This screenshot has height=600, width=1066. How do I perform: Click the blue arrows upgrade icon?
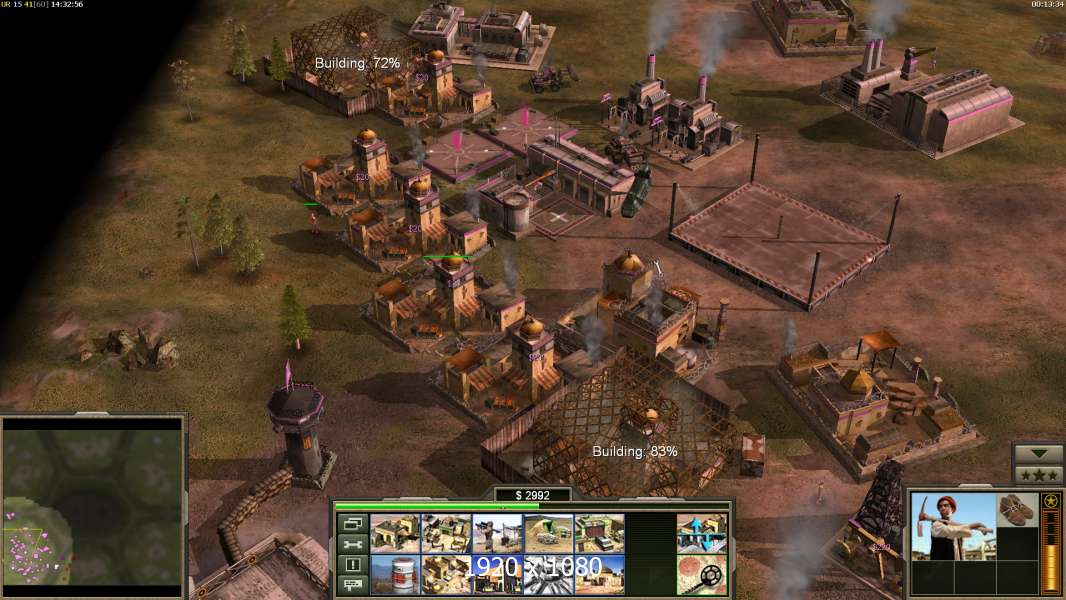(701, 533)
